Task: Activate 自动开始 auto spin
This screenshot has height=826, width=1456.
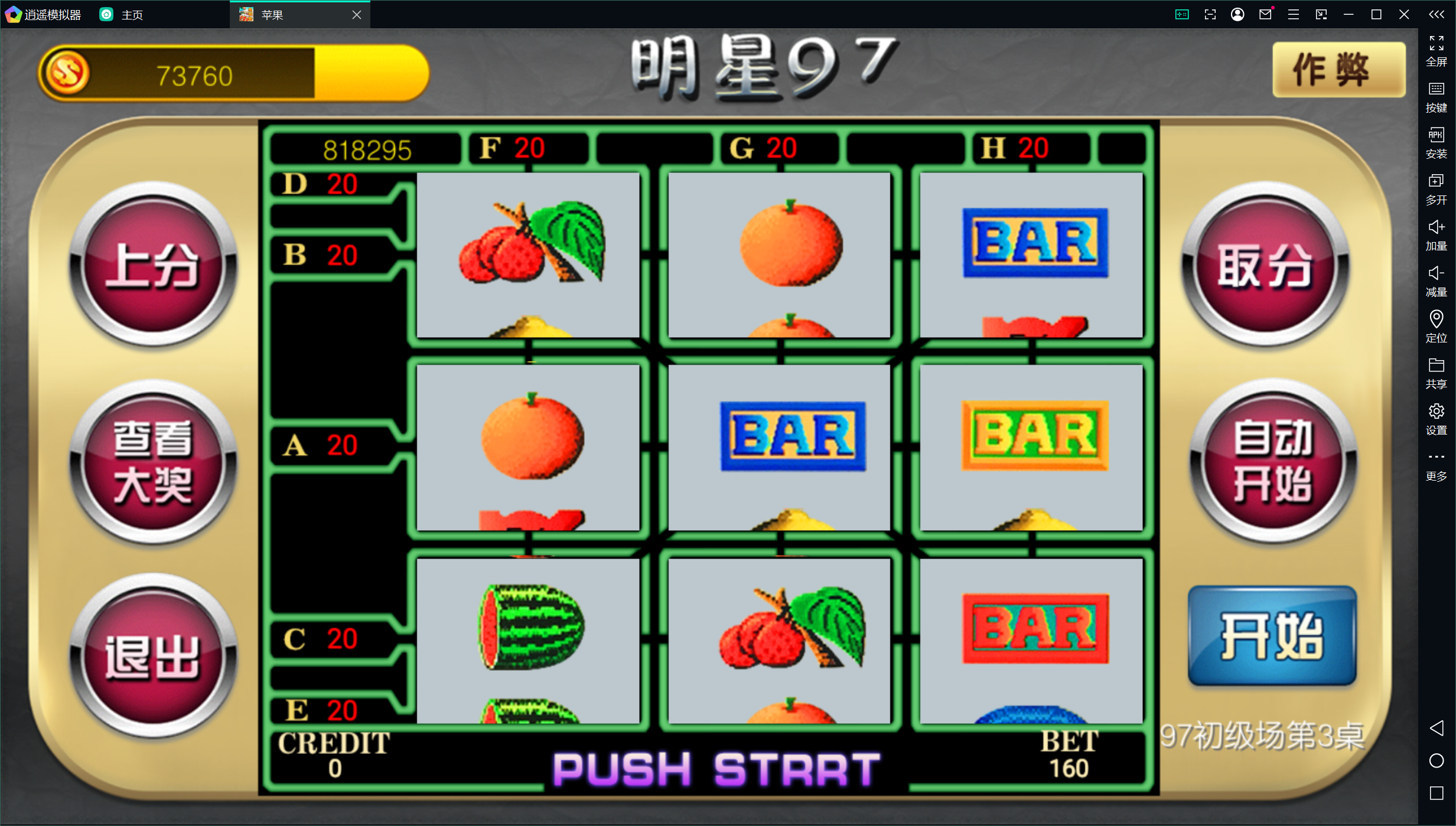Action: [x=1272, y=462]
